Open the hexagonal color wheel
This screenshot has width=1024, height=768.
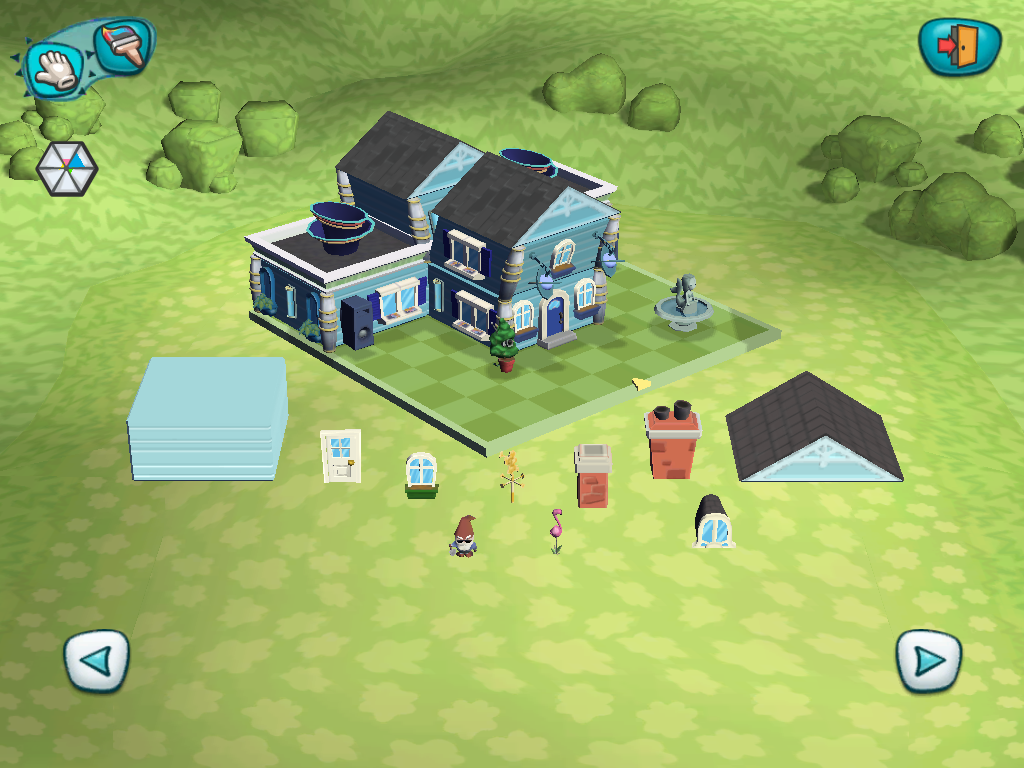[x=67, y=167]
